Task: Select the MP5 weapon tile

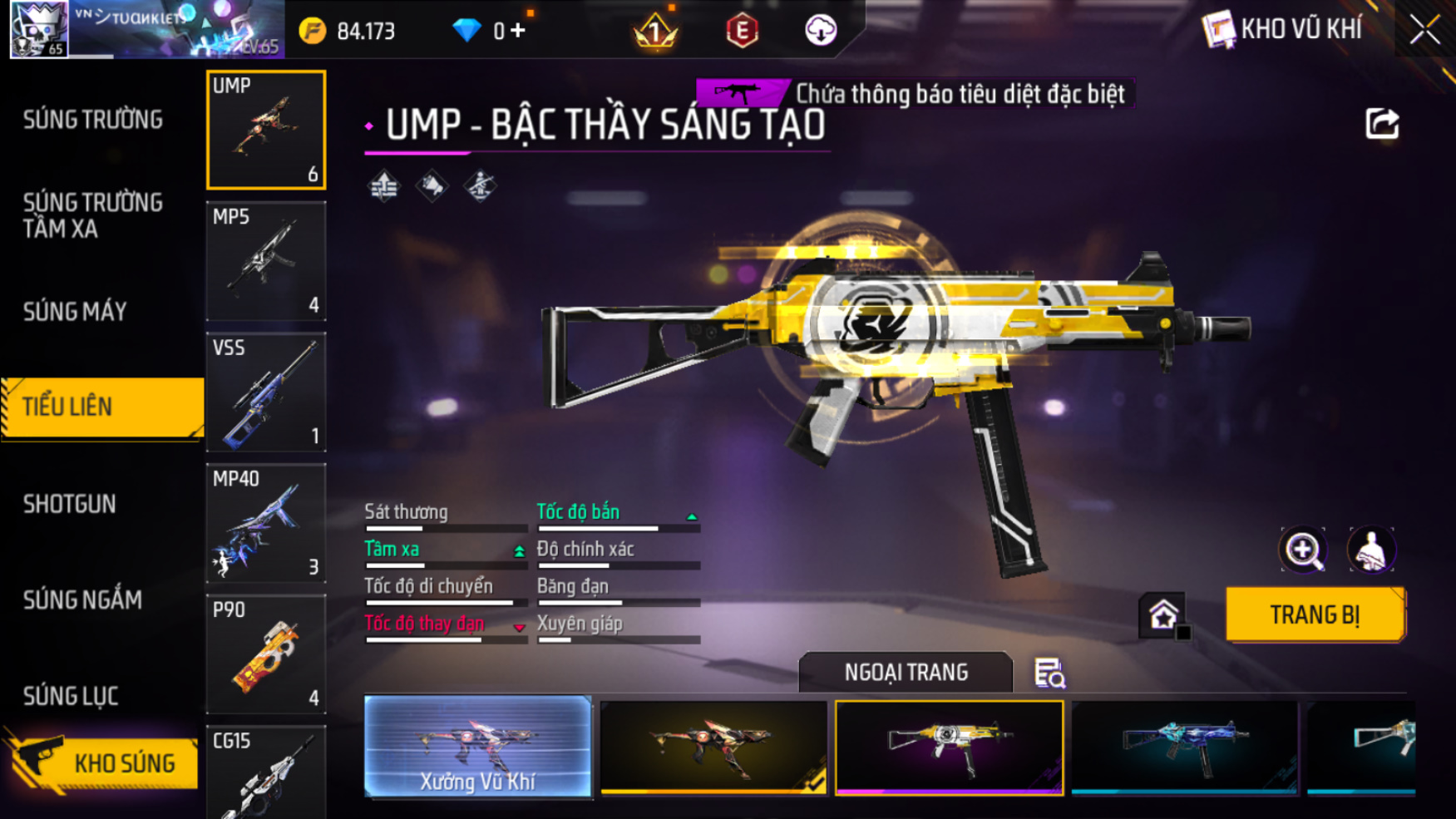Action: [x=266, y=261]
